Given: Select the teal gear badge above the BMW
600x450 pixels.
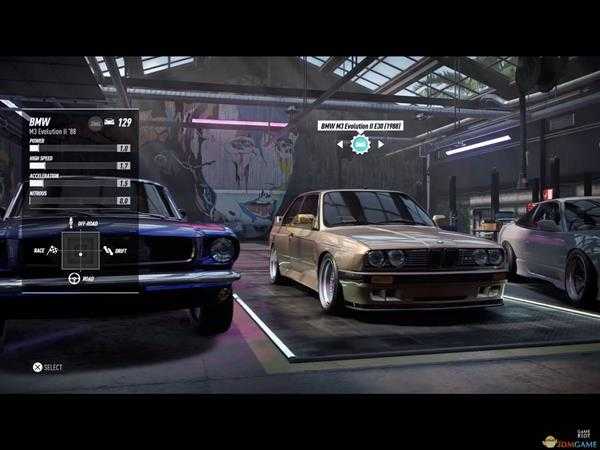Looking at the screenshot, I should (361, 145).
